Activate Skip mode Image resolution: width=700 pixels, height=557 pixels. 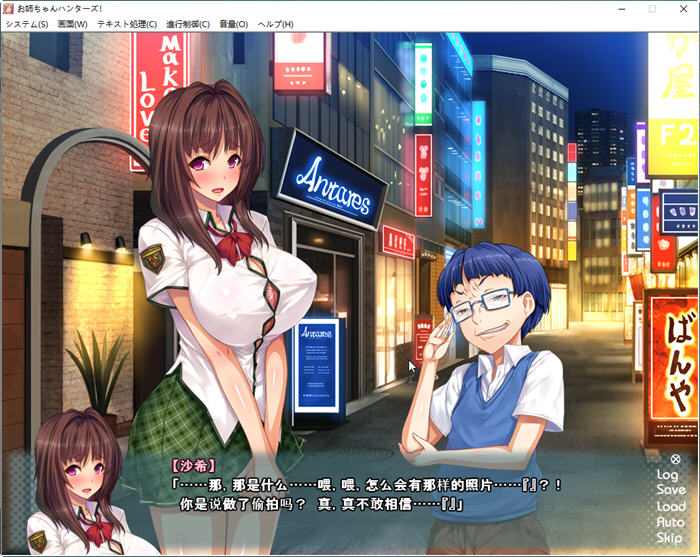670,539
